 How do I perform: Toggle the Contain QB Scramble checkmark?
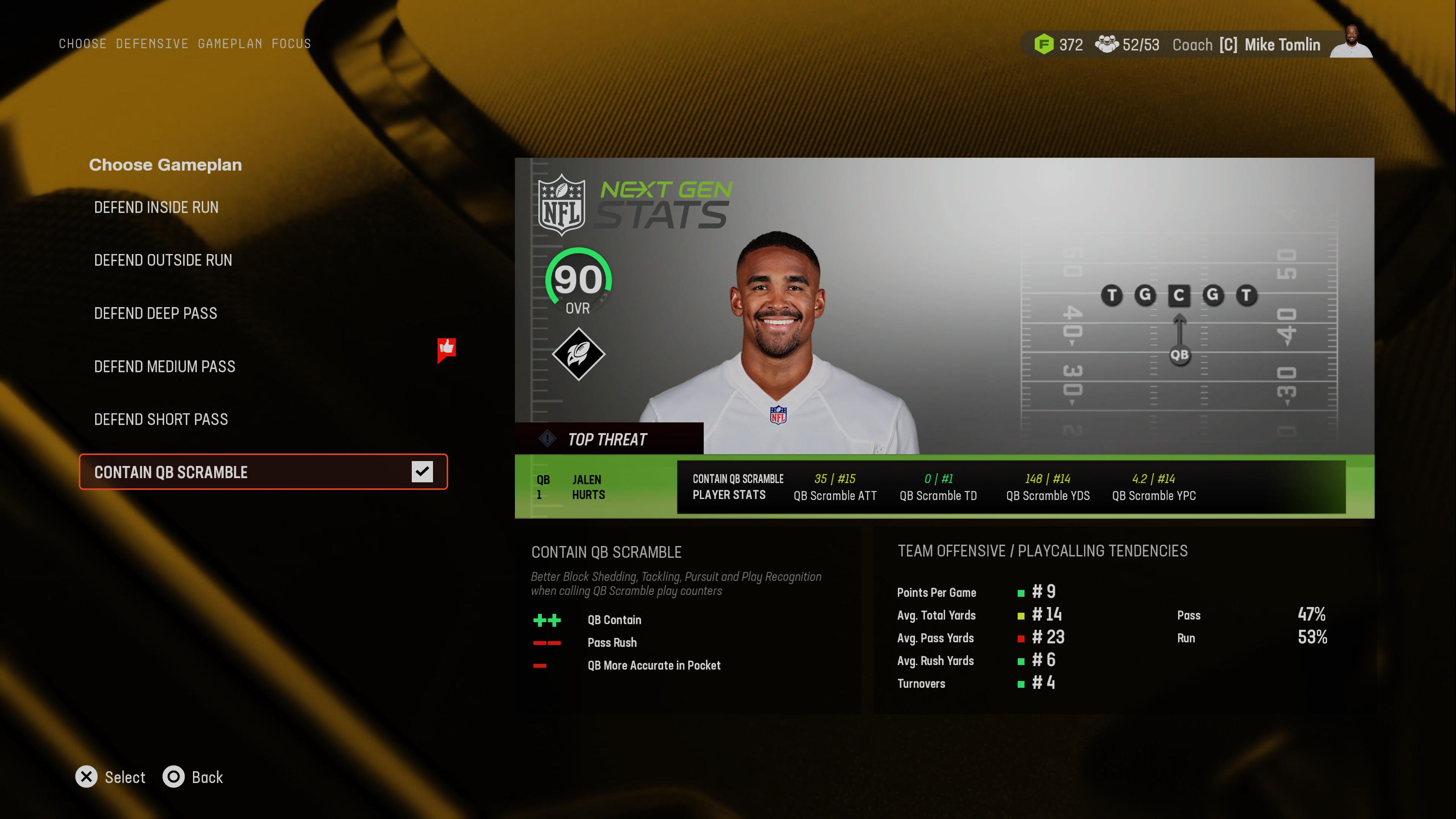click(x=422, y=471)
